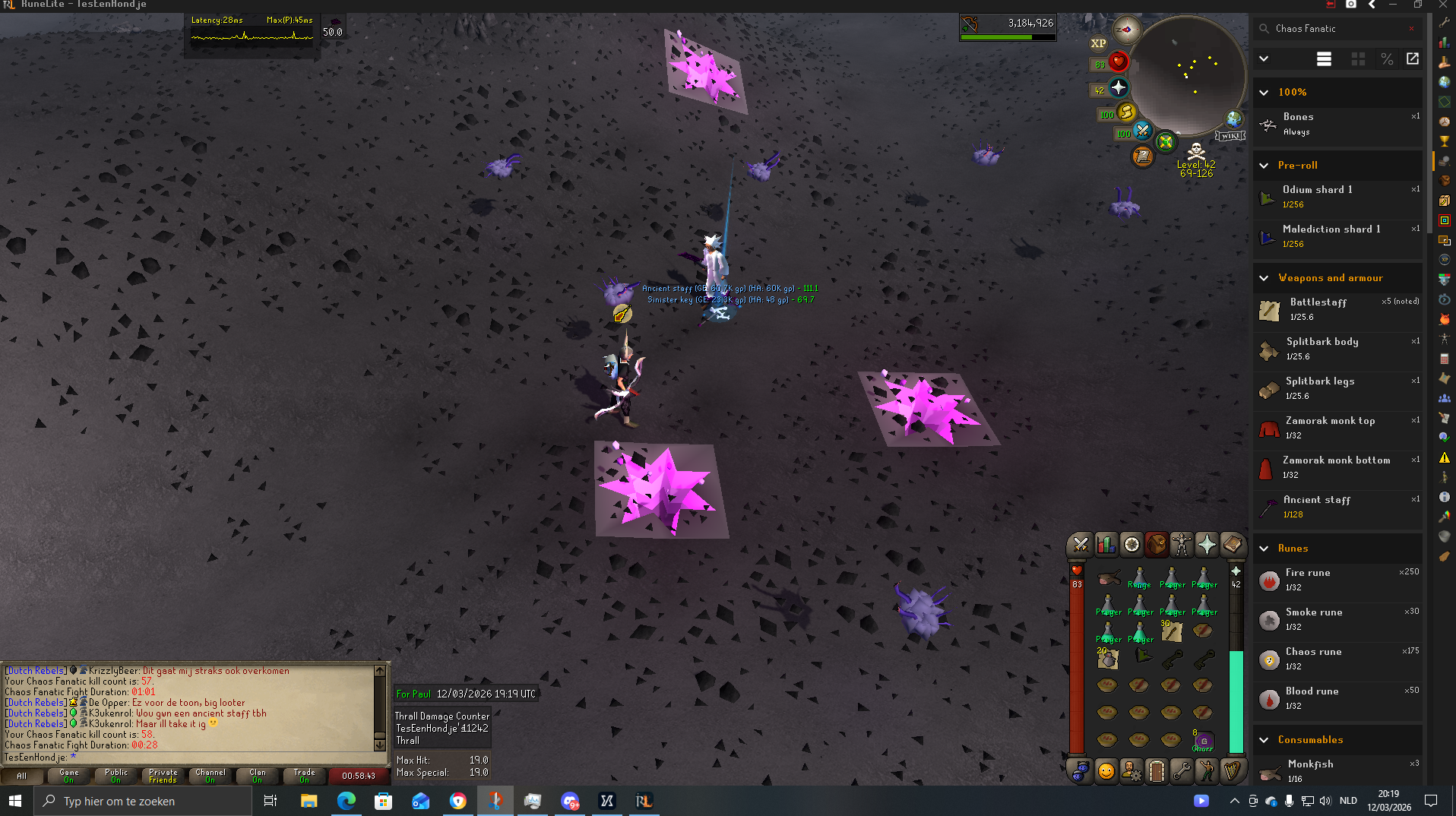The height and width of the screenshot is (816, 1456).
Task: Toggle quick prayers orb
Action: tap(1119, 88)
